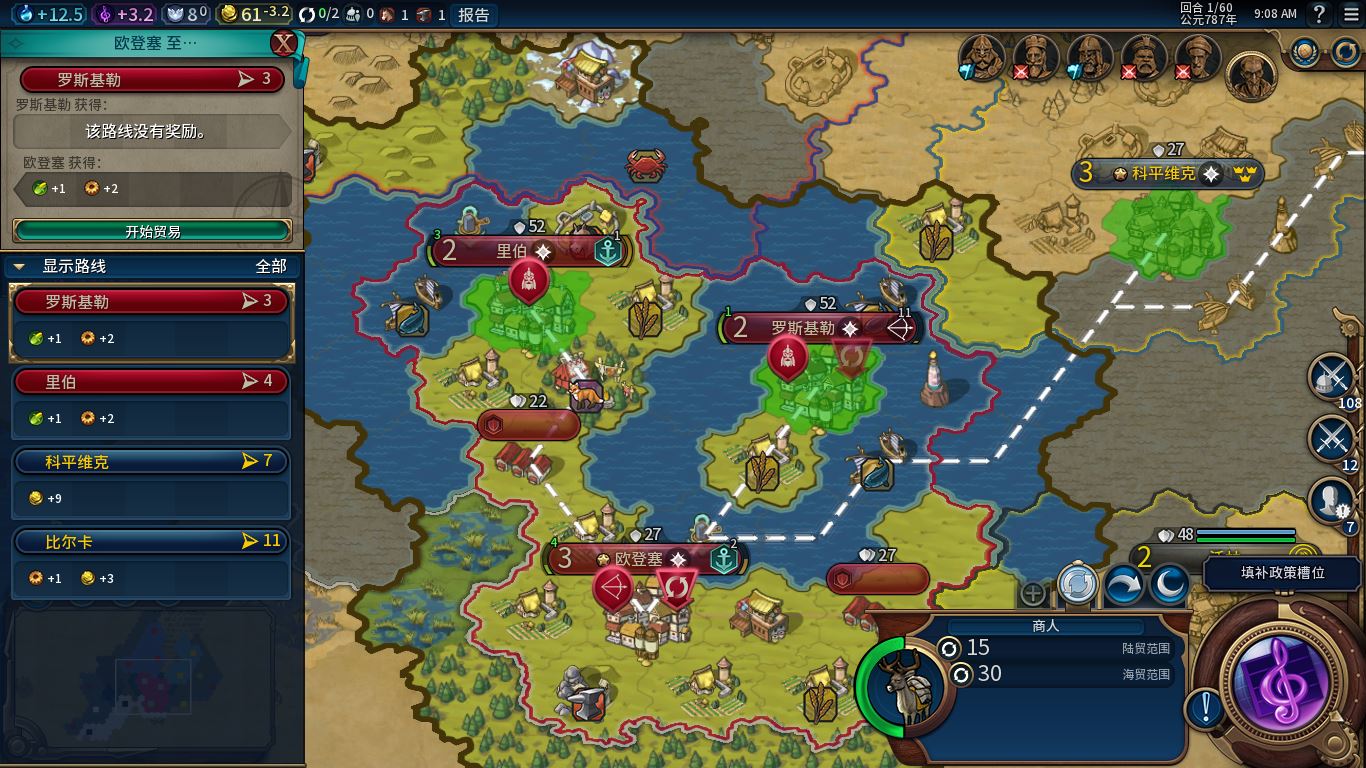Open the 报告 reports button
The width and height of the screenshot is (1366, 768).
pos(473,14)
